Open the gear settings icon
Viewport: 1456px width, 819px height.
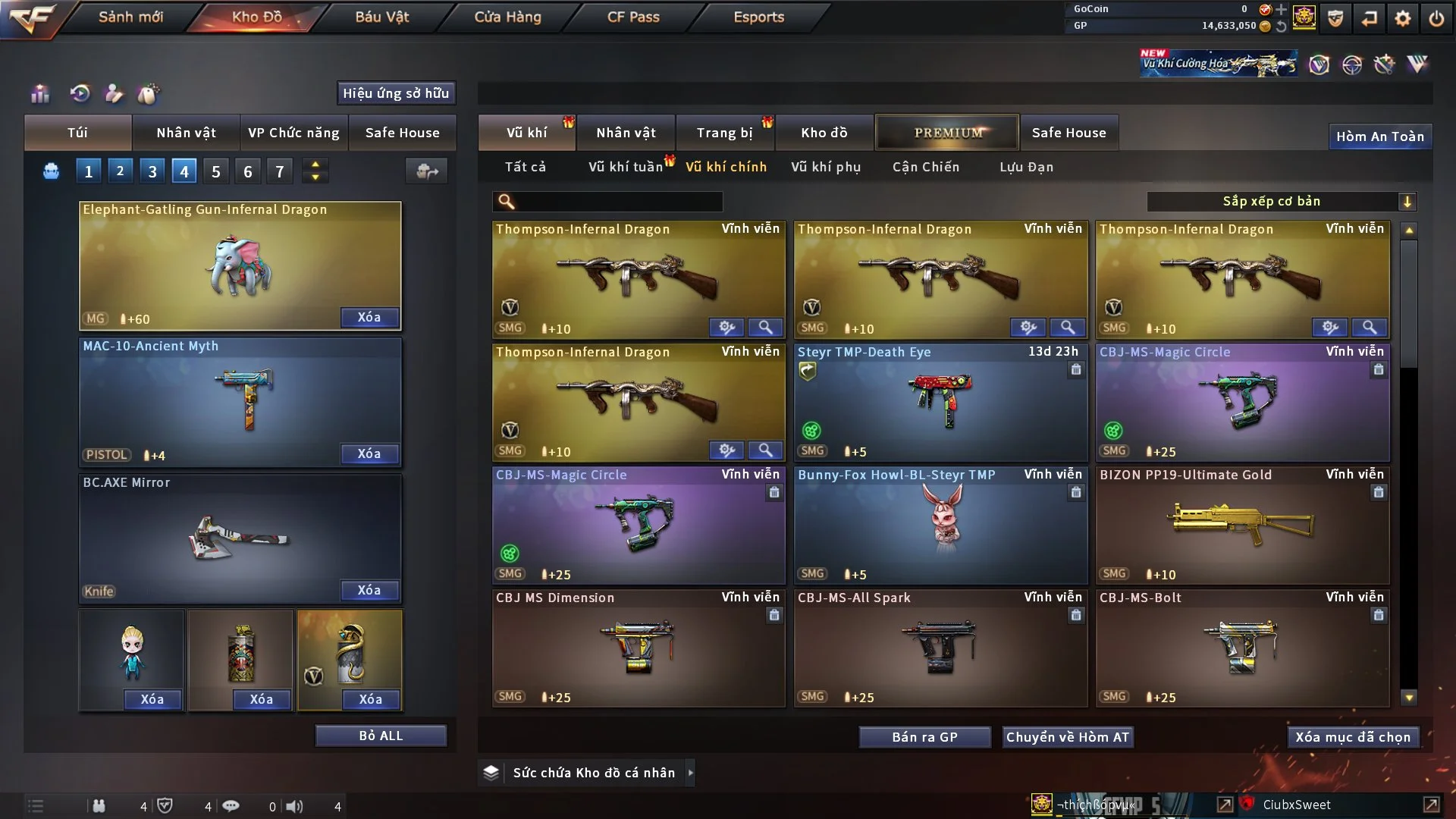[x=1403, y=18]
